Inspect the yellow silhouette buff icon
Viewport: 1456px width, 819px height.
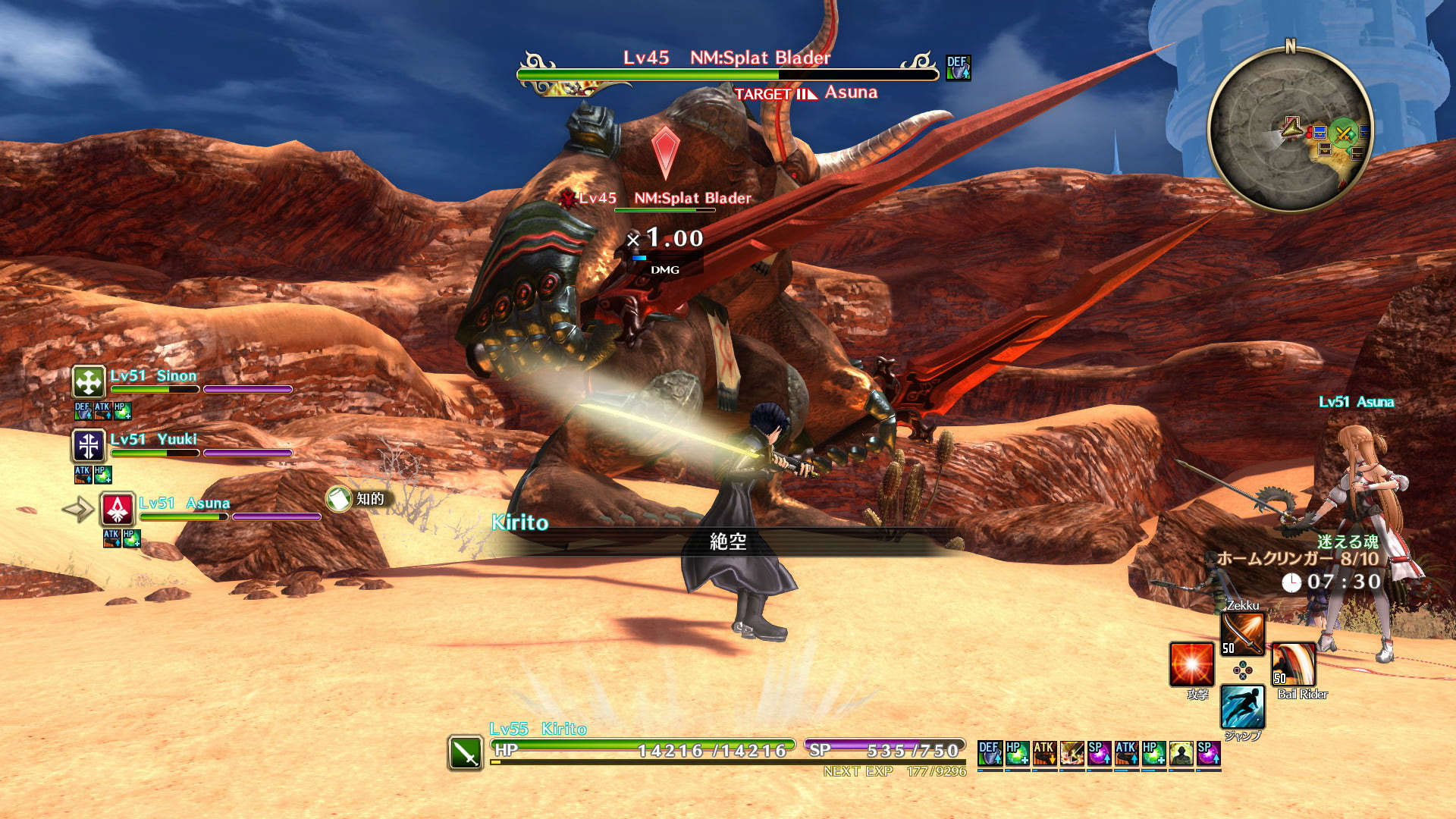click(x=1181, y=752)
